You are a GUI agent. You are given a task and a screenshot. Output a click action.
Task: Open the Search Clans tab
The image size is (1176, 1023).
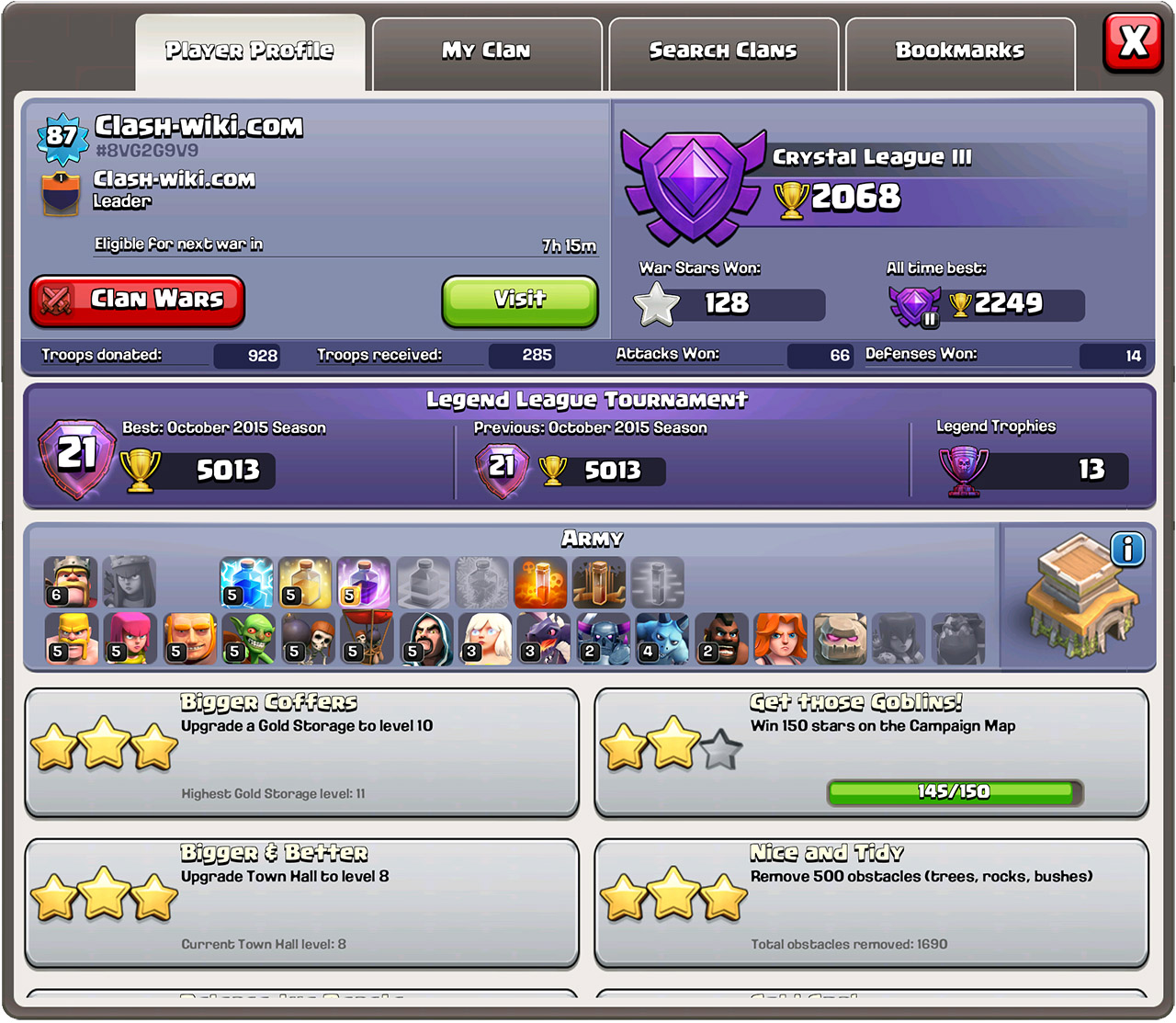click(722, 51)
